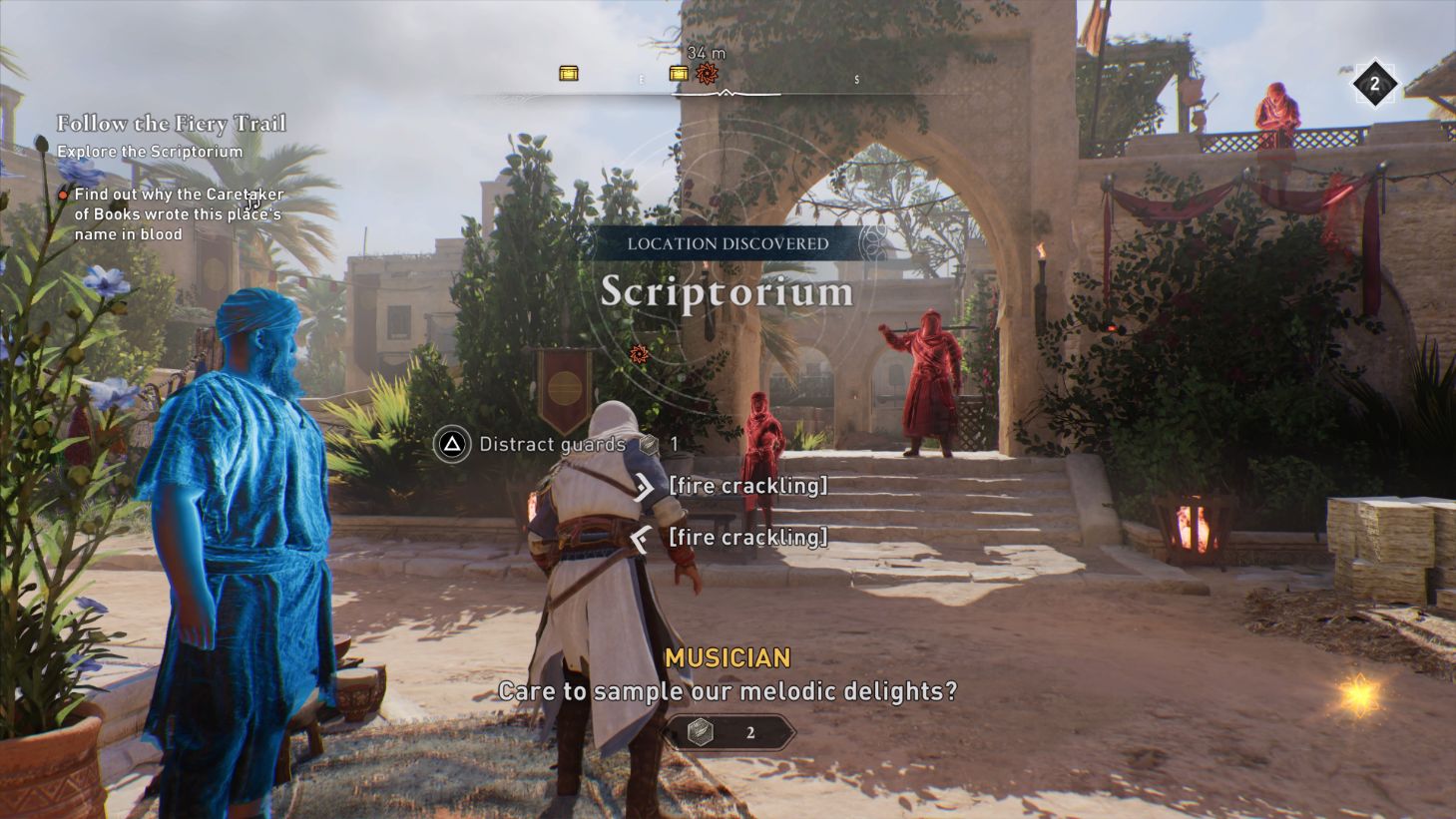Screen dimensions: 1456x819
Task: Click the left chest icon on the compass
Action: tap(569, 72)
